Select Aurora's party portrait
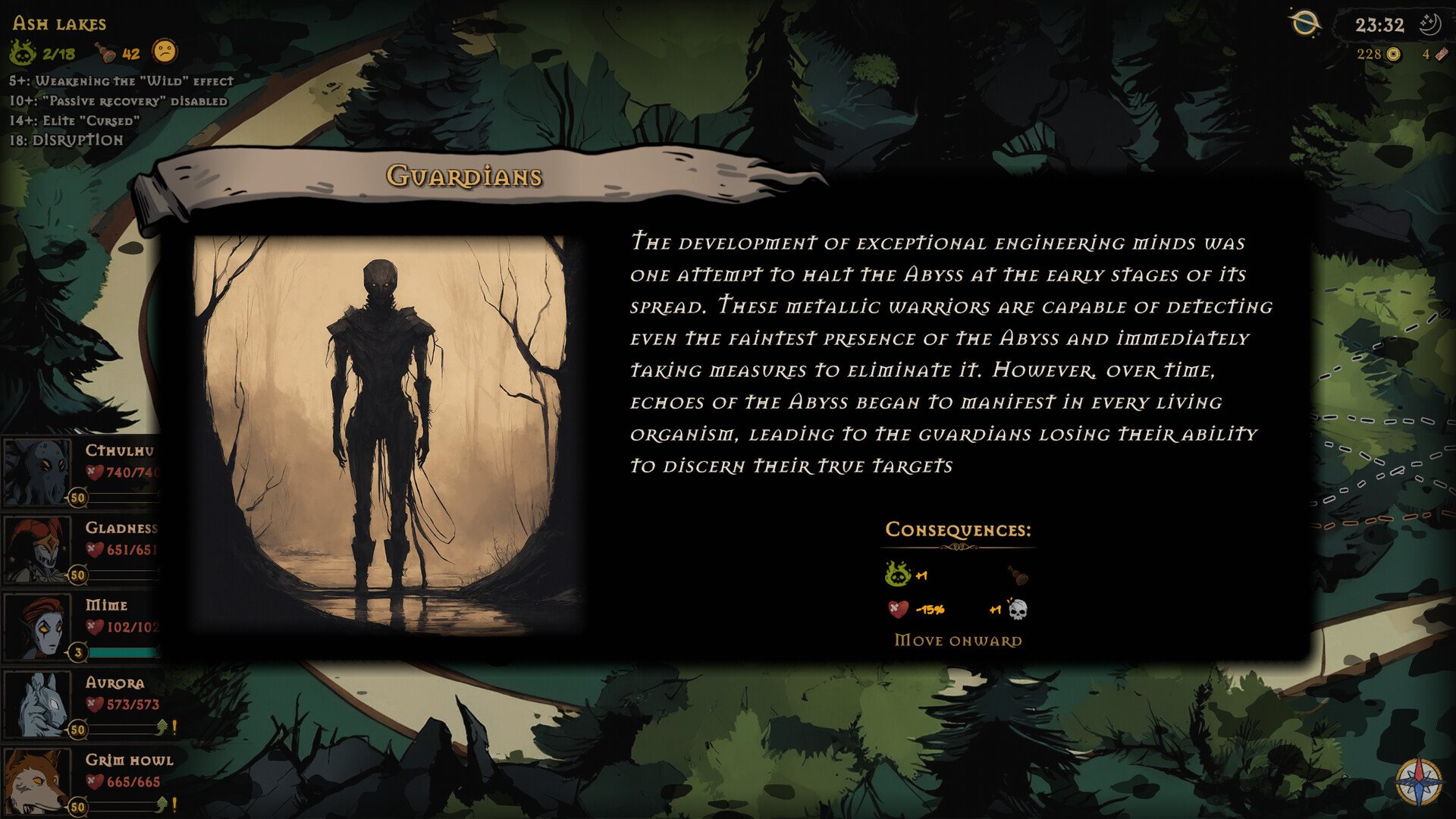The image size is (1456, 819). click(x=36, y=704)
